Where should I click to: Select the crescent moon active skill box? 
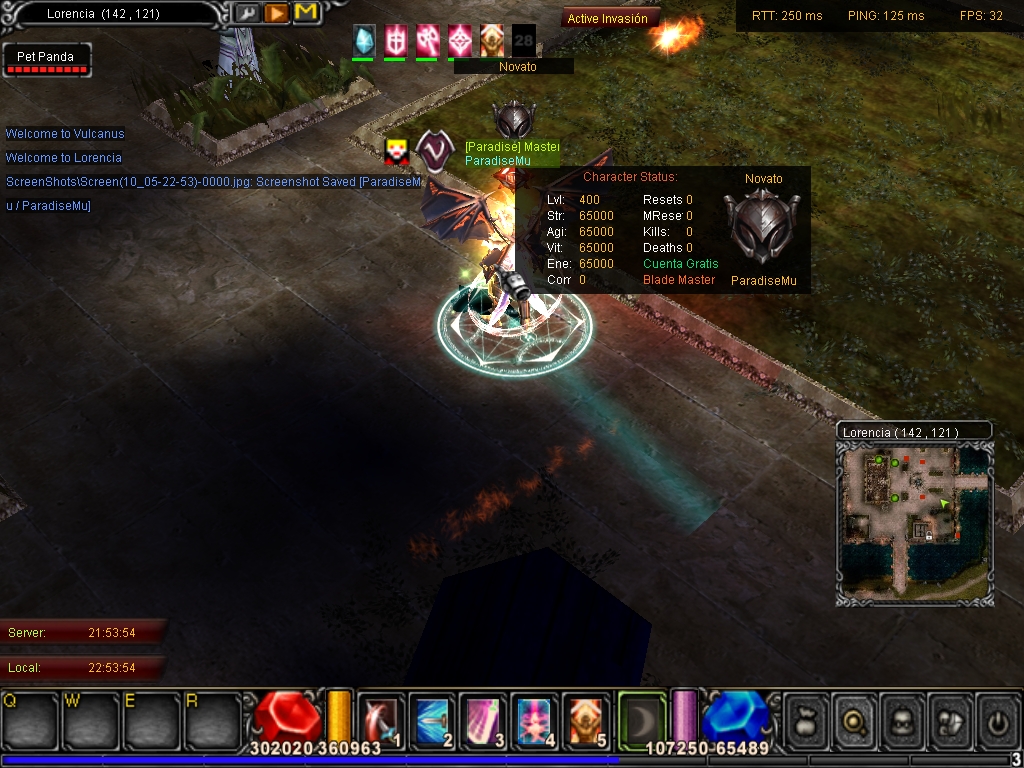(642, 720)
